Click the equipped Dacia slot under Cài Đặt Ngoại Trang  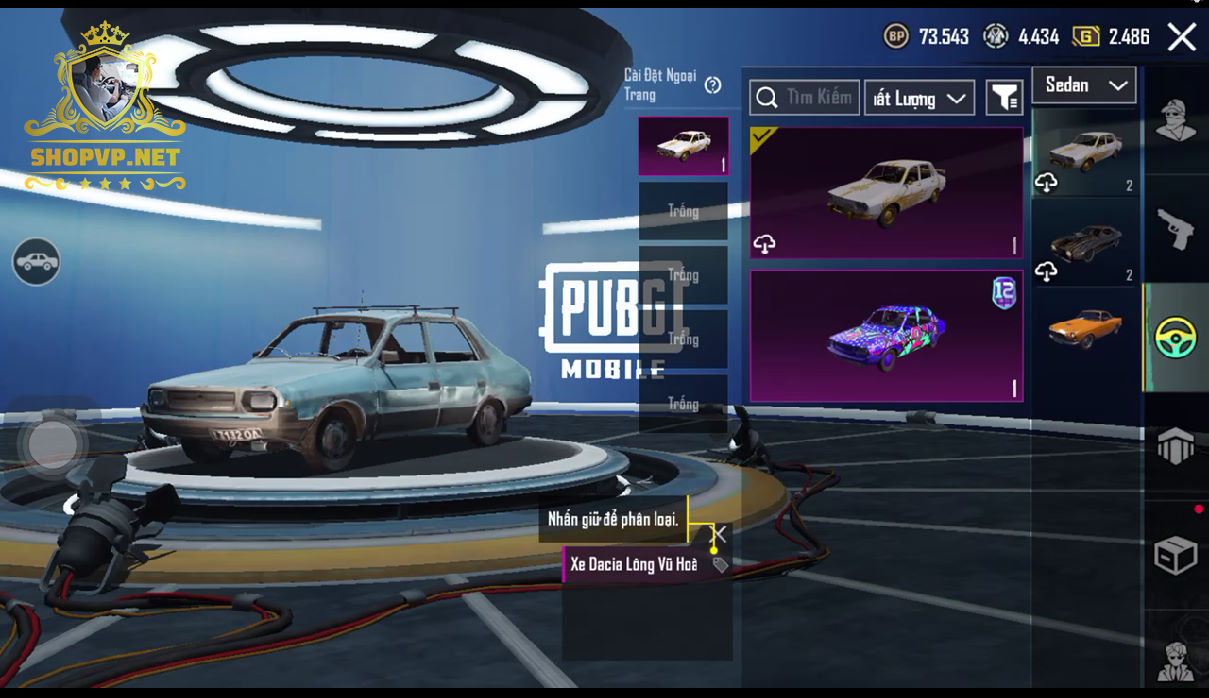tap(683, 146)
